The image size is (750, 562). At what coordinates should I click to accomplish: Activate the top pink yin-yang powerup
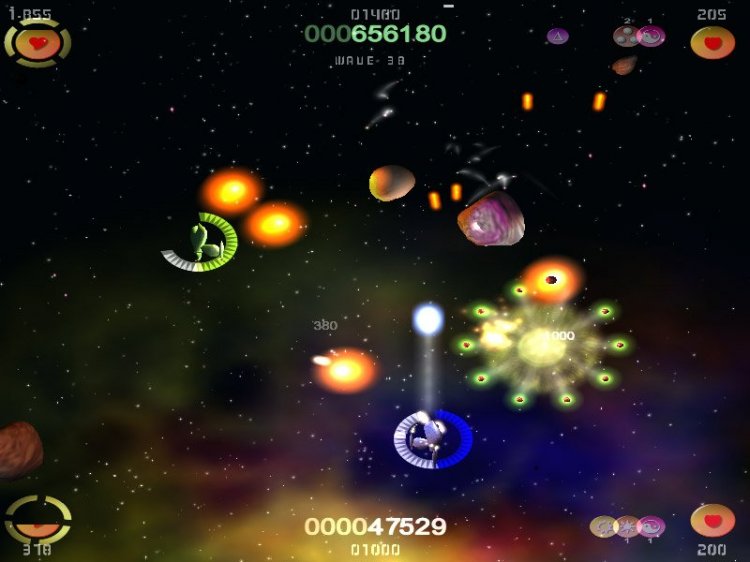coord(651,36)
